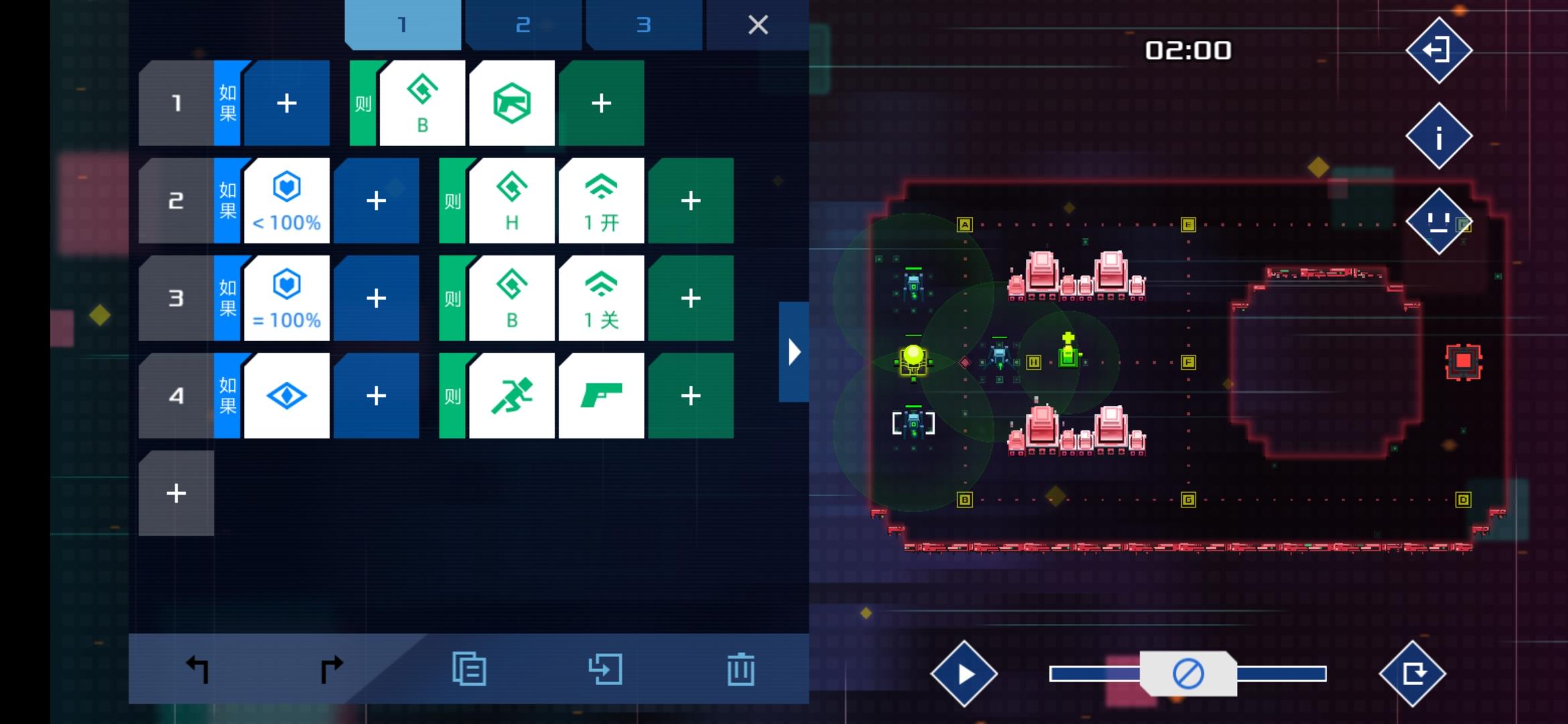Click the undo arrow in bottom toolbar

(195, 668)
